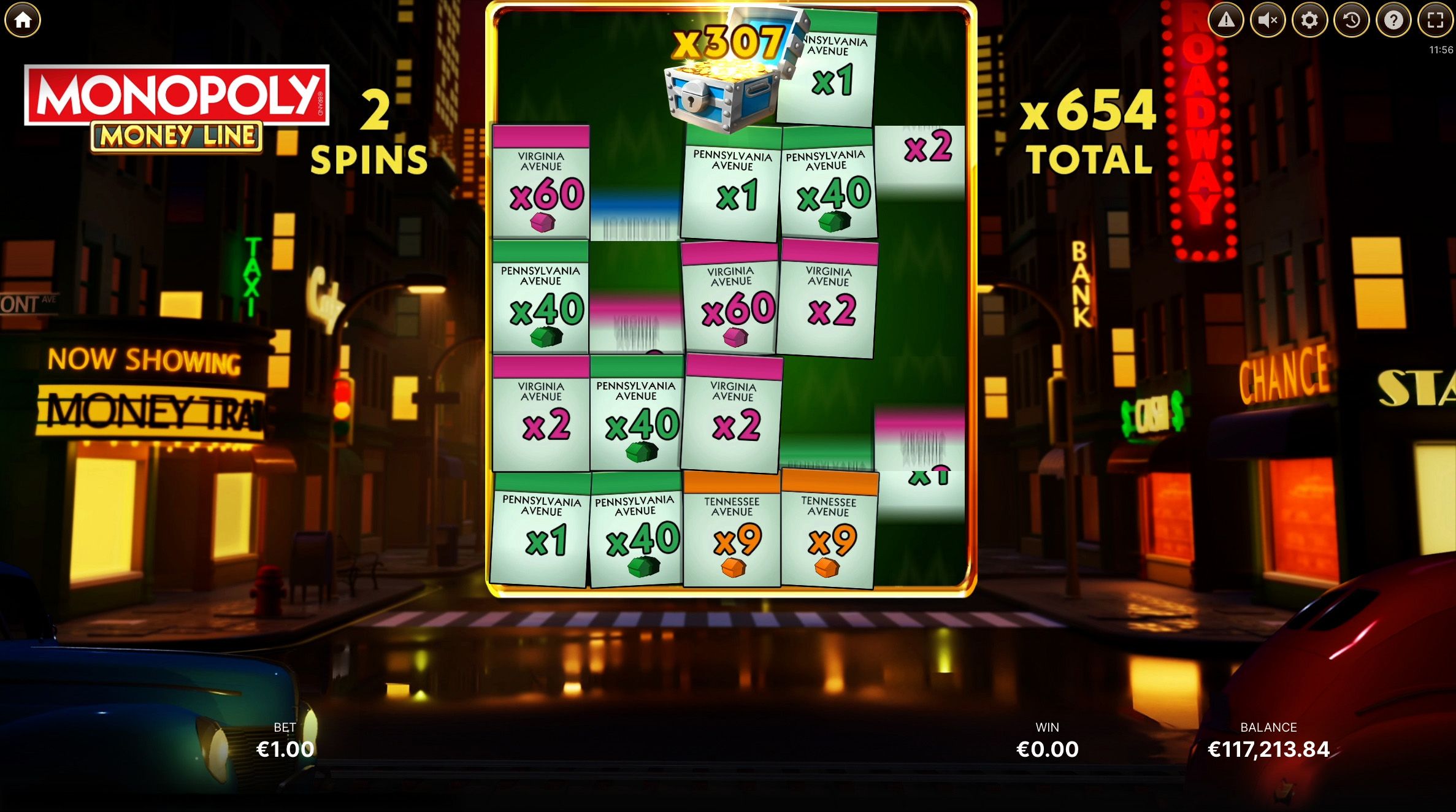Click the Home icon
The image size is (1456, 812).
click(22, 20)
